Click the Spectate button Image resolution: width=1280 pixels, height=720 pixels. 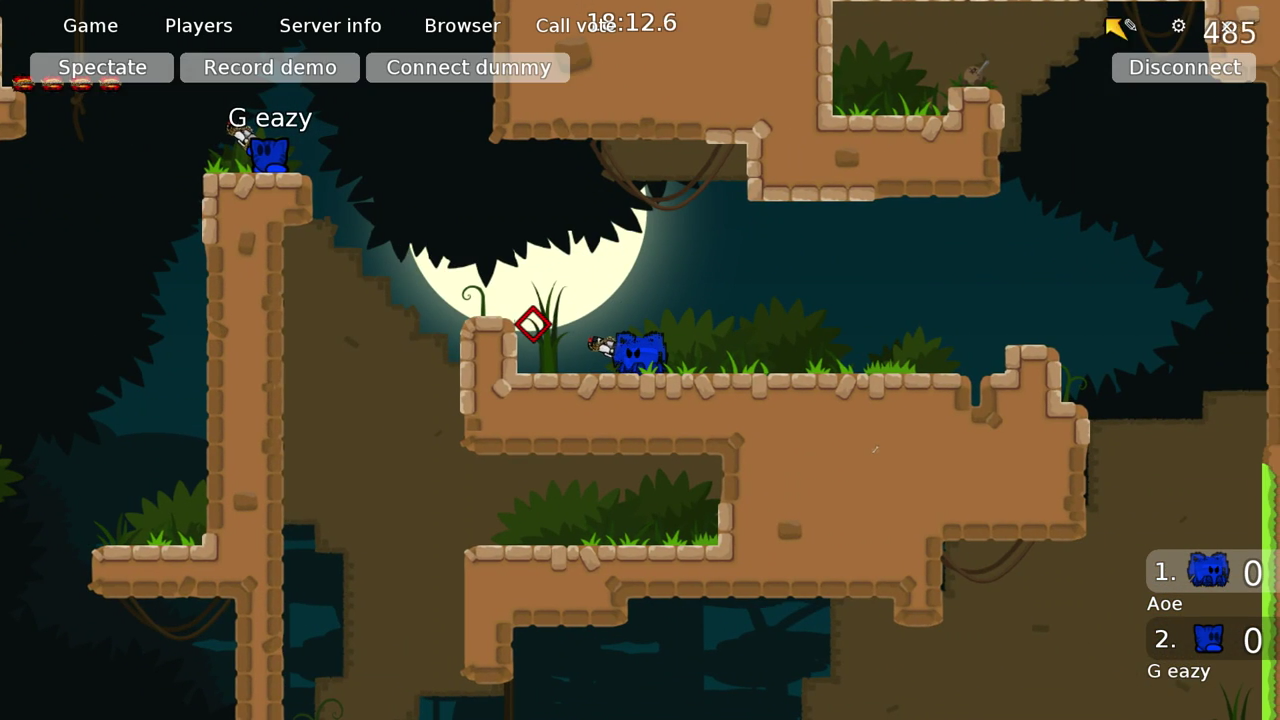click(x=102, y=67)
